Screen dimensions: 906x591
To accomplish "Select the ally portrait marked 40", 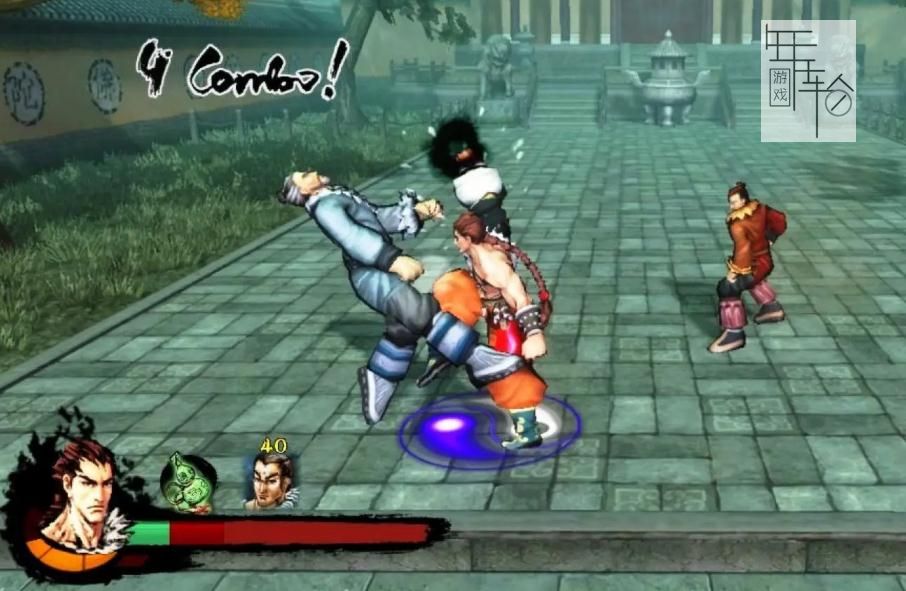I will (271, 482).
